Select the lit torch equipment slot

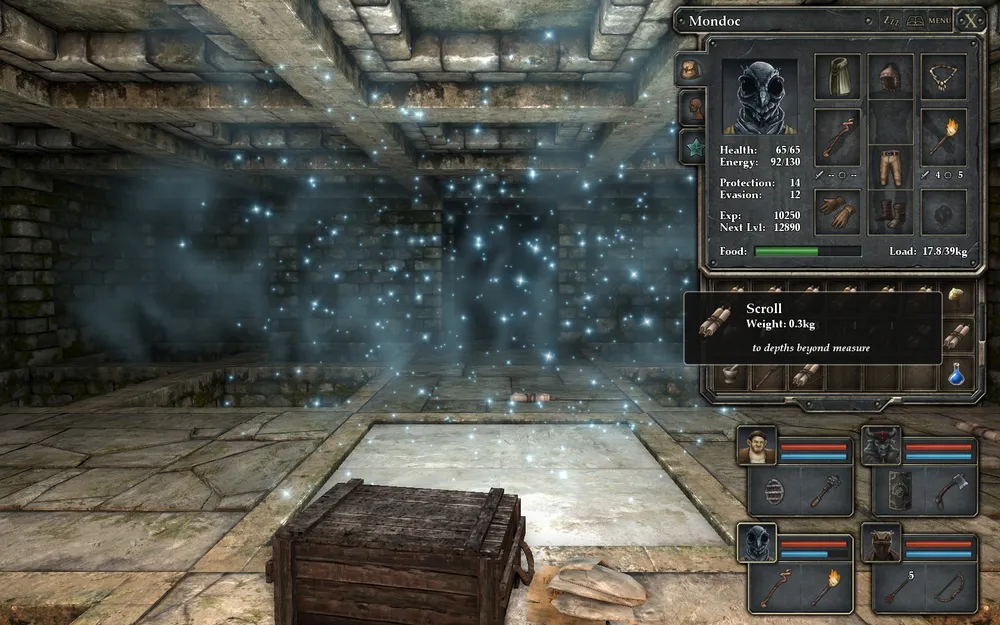point(943,137)
